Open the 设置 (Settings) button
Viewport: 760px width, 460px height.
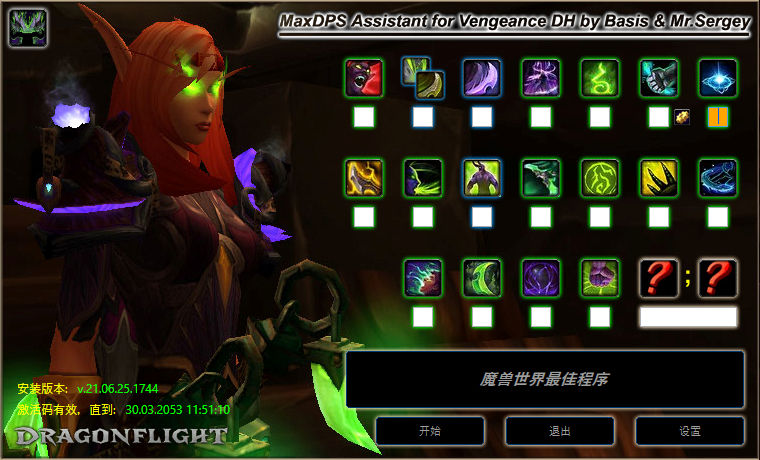coord(689,431)
